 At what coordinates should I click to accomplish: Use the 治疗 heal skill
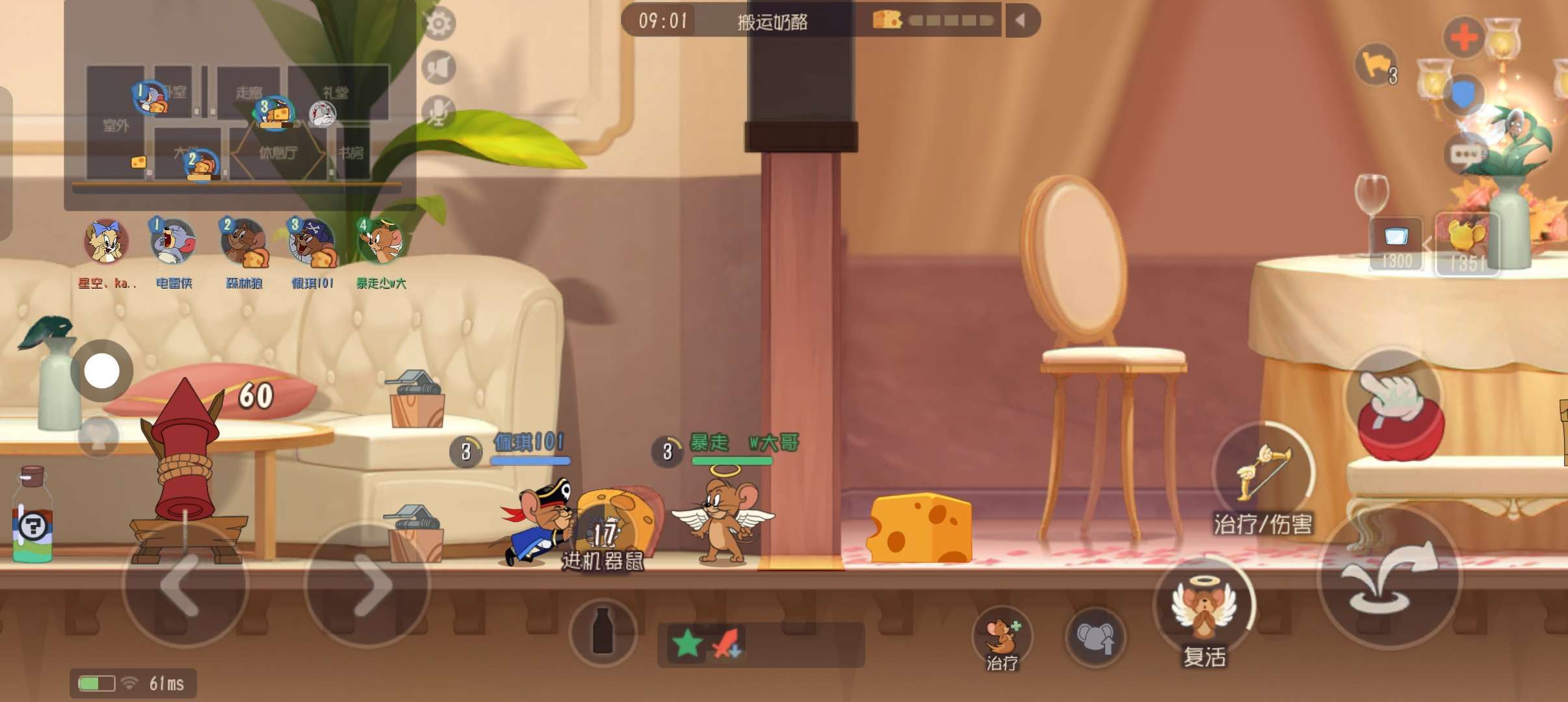click(1002, 637)
